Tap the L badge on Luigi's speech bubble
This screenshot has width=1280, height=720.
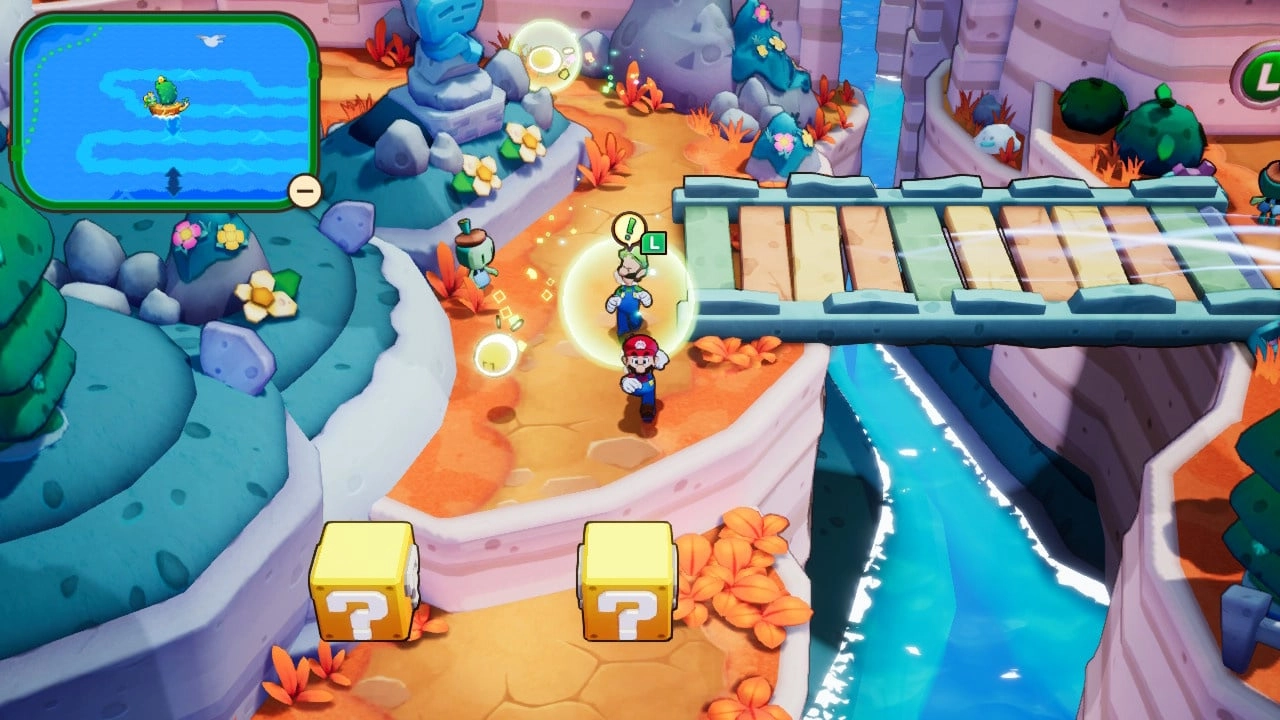(x=653, y=243)
